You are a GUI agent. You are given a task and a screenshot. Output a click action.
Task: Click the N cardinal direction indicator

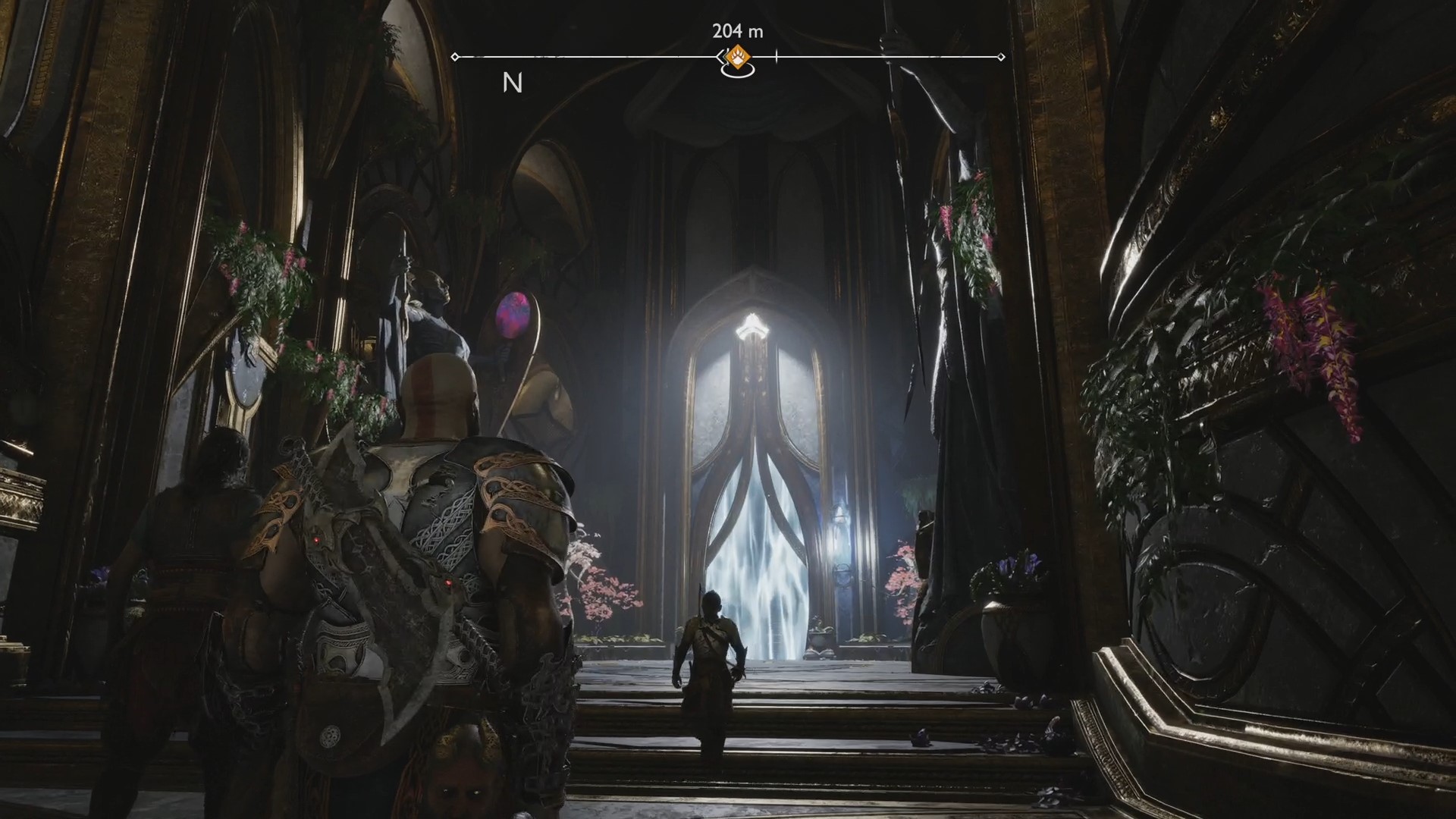[514, 80]
